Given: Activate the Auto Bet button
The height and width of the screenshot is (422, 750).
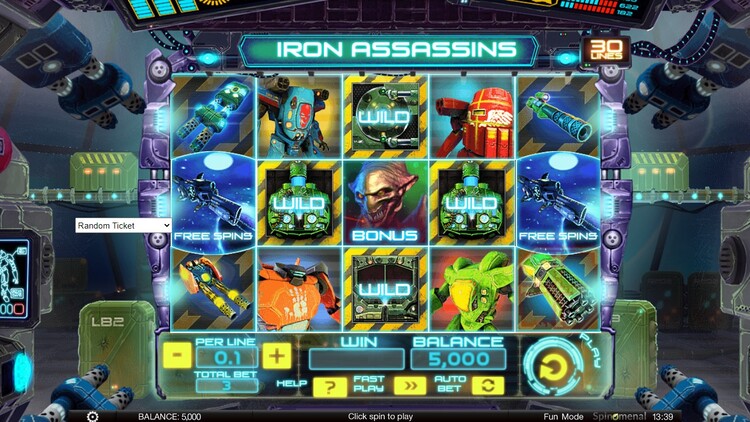Looking at the screenshot, I should tap(491, 387).
